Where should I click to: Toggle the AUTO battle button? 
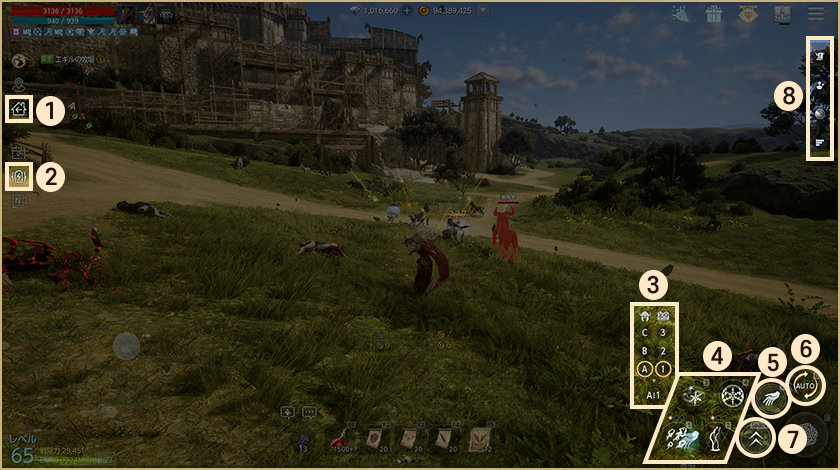[805, 385]
